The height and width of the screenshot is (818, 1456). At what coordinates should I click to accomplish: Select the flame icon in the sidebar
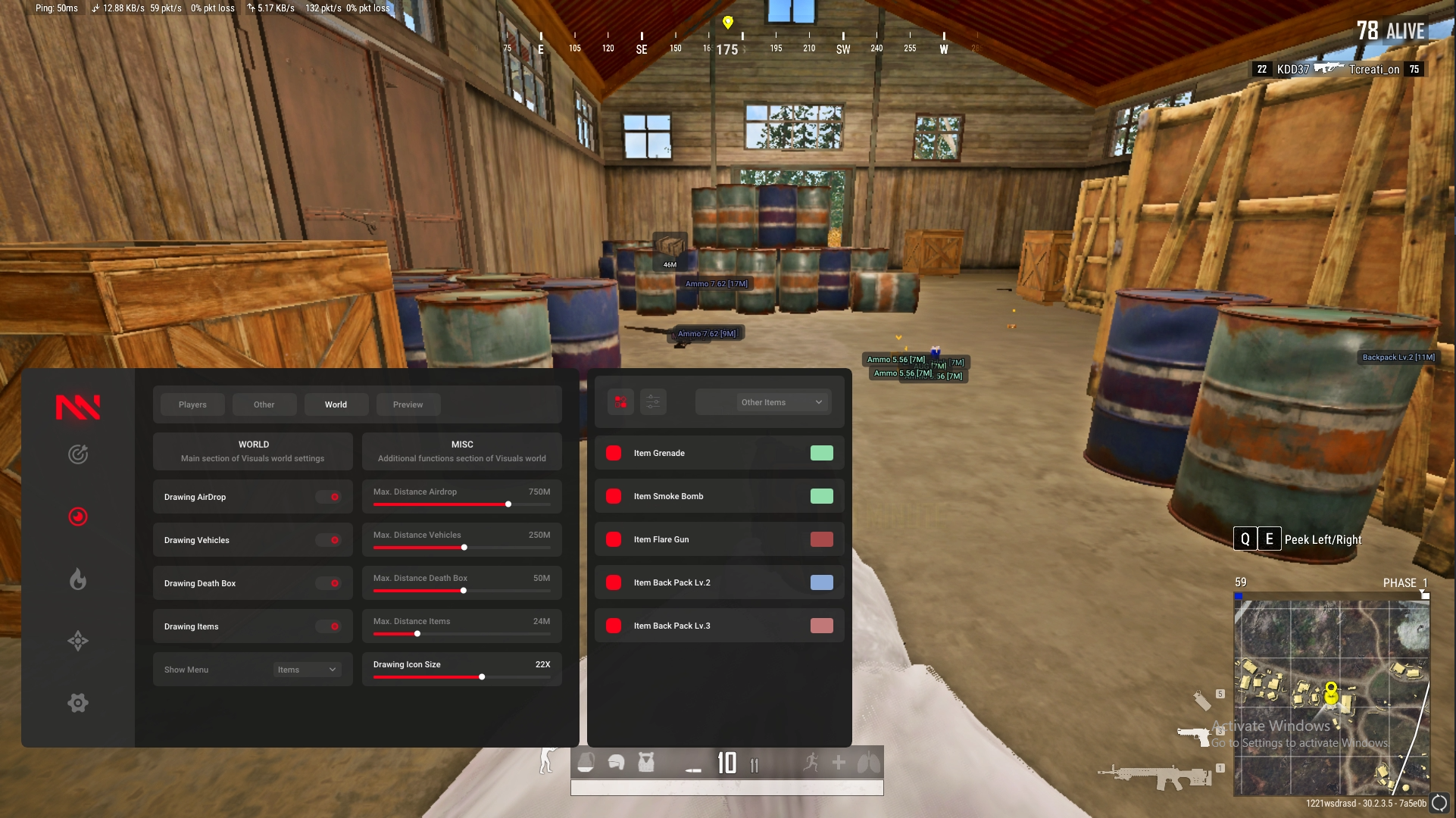pos(78,579)
